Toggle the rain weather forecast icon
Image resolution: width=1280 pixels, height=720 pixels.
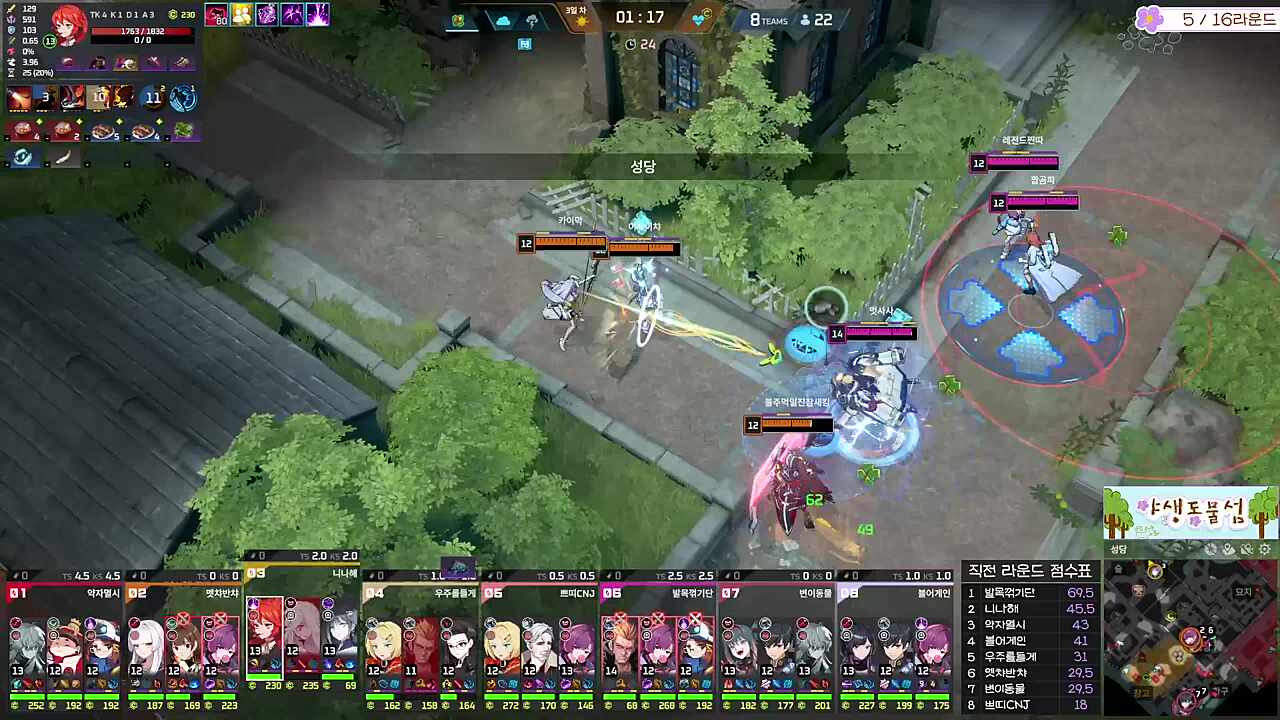click(532, 21)
